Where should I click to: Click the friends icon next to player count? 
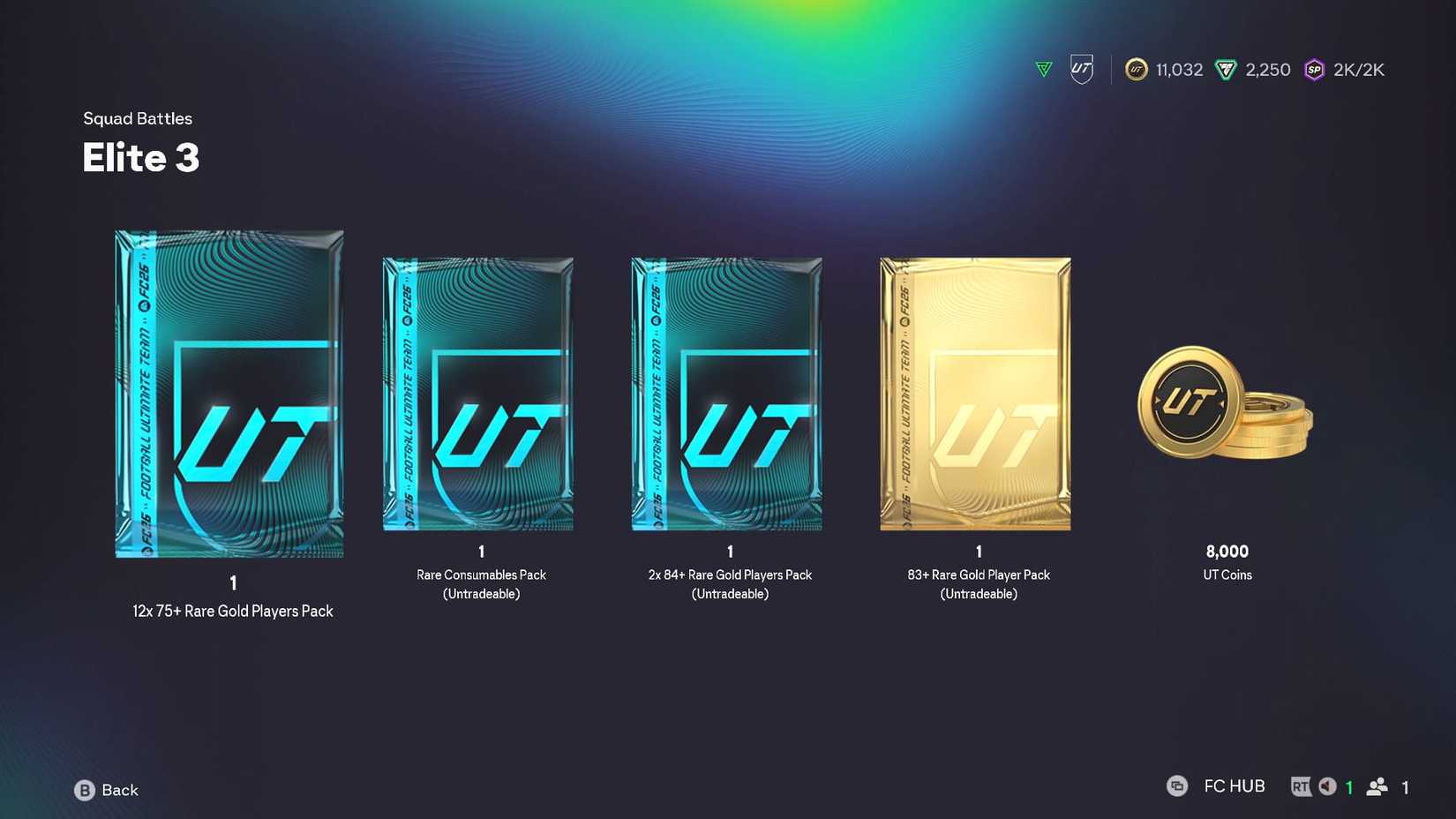point(1377,785)
